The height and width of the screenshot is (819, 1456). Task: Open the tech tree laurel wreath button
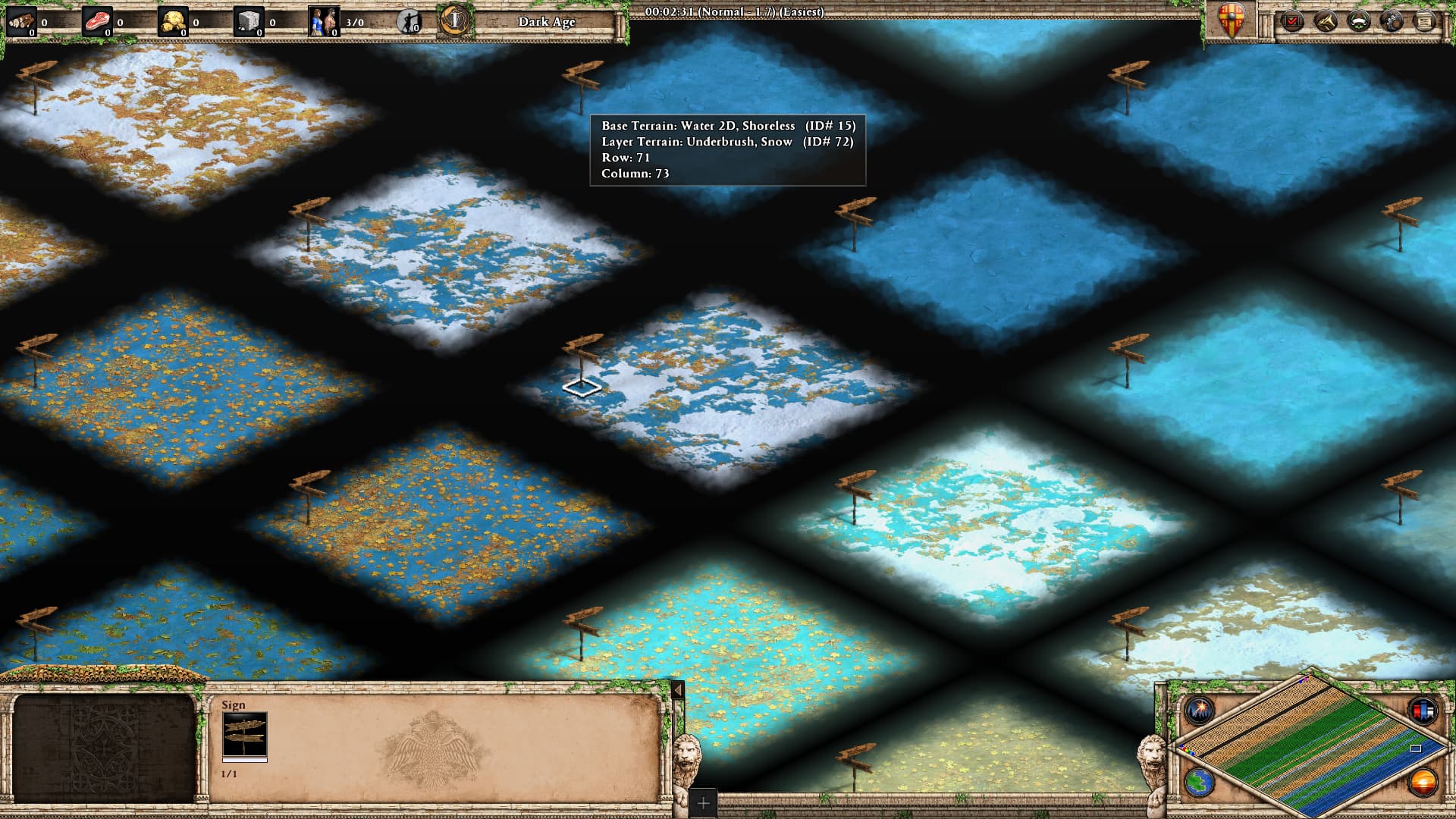[1358, 21]
